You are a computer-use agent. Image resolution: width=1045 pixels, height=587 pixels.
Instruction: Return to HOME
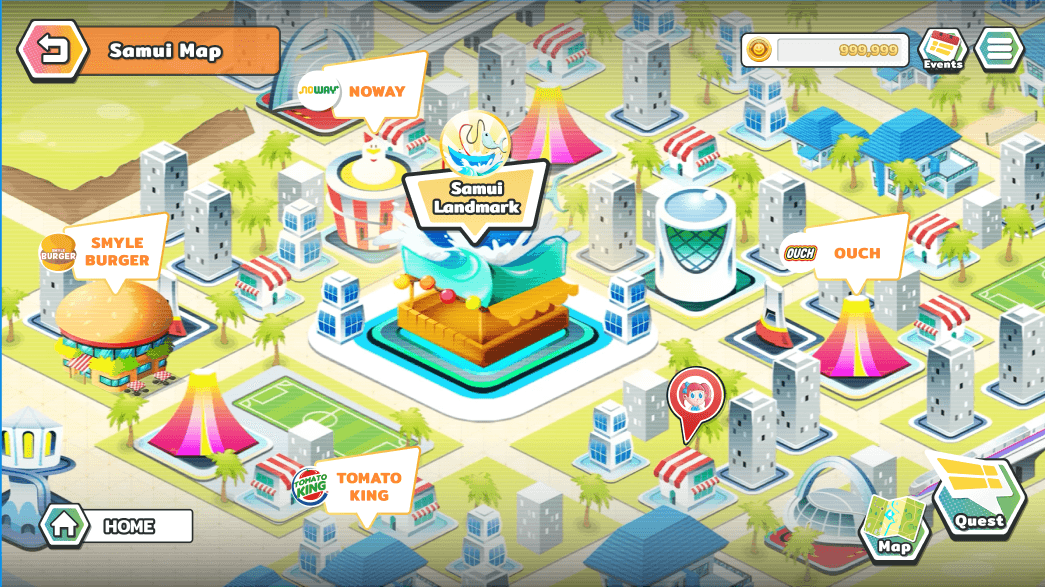coord(118,525)
